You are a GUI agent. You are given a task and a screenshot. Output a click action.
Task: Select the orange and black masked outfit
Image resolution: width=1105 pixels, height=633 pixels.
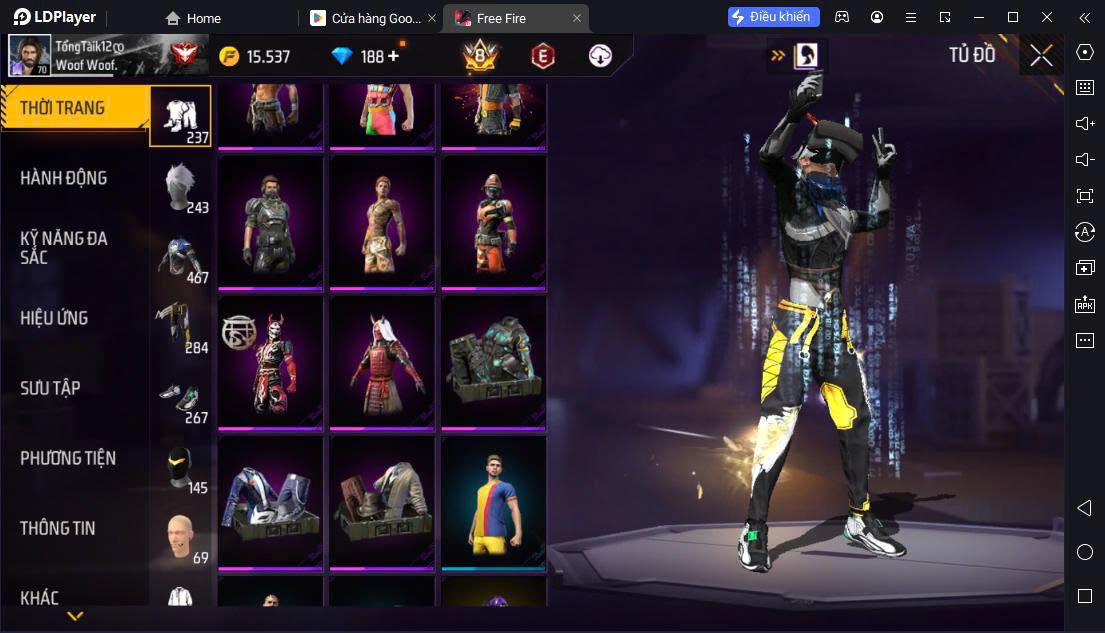[x=494, y=220]
